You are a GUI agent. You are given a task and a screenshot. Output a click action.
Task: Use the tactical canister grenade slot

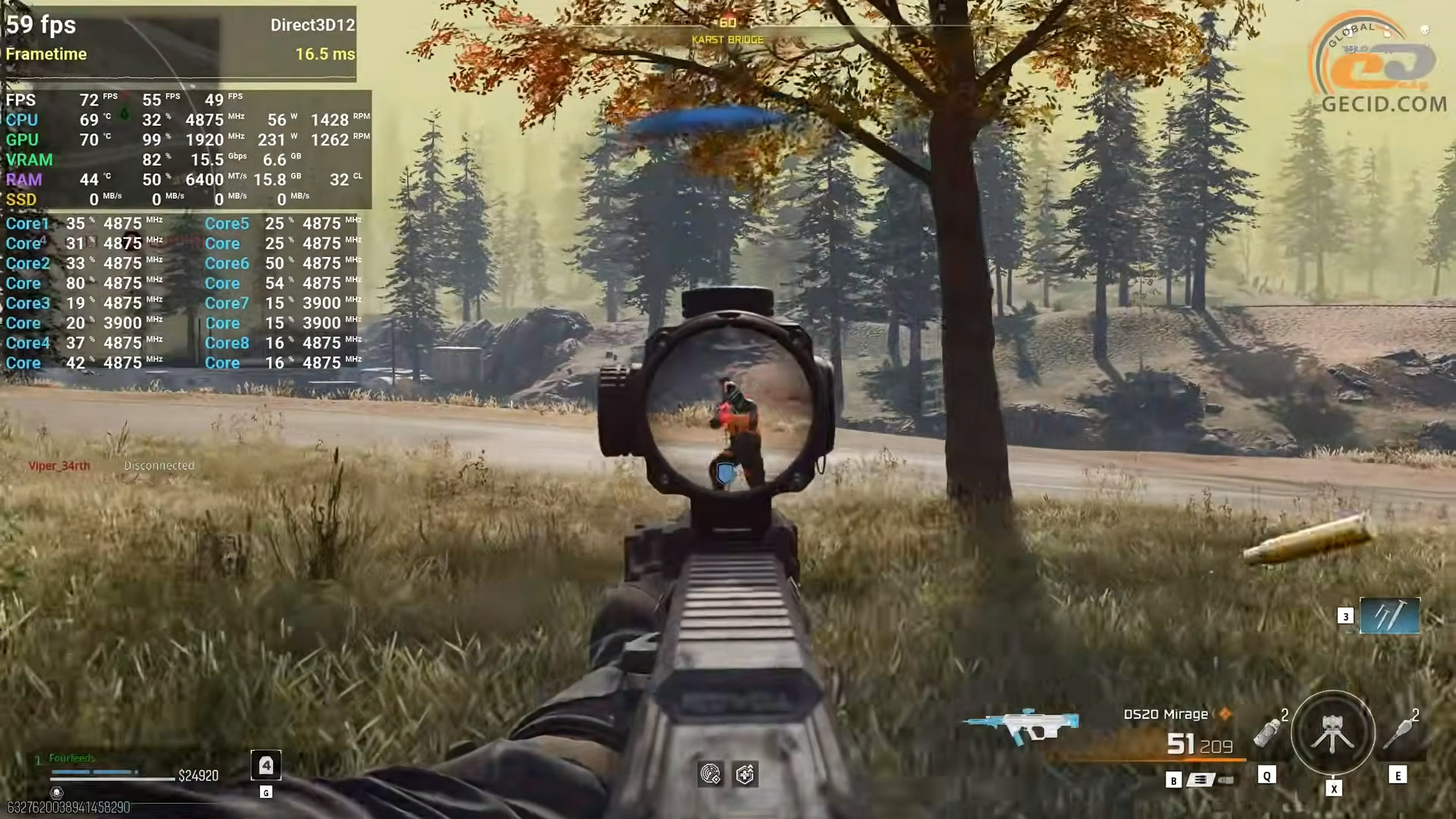(x=1267, y=733)
